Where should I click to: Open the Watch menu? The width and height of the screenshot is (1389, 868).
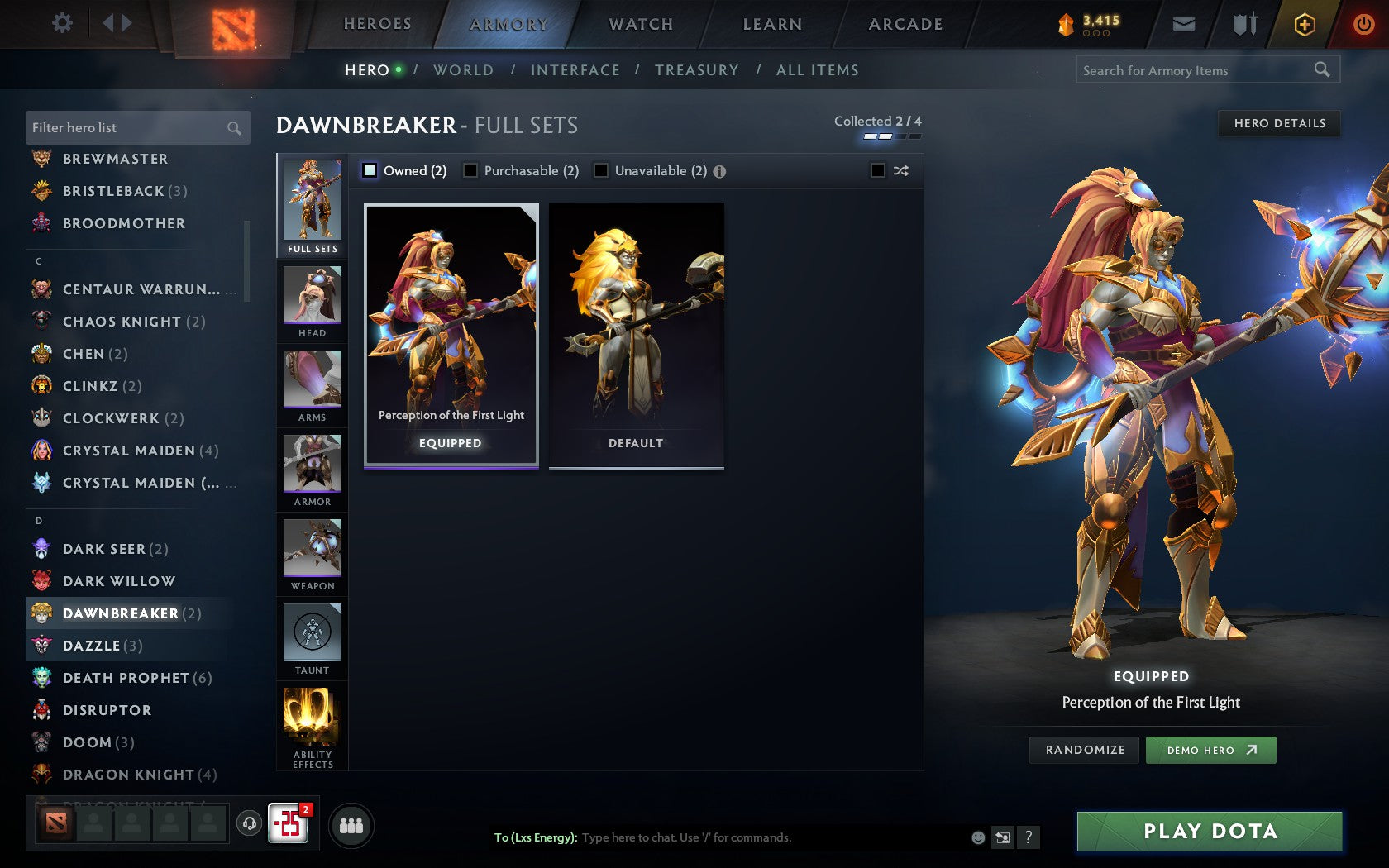click(640, 24)
